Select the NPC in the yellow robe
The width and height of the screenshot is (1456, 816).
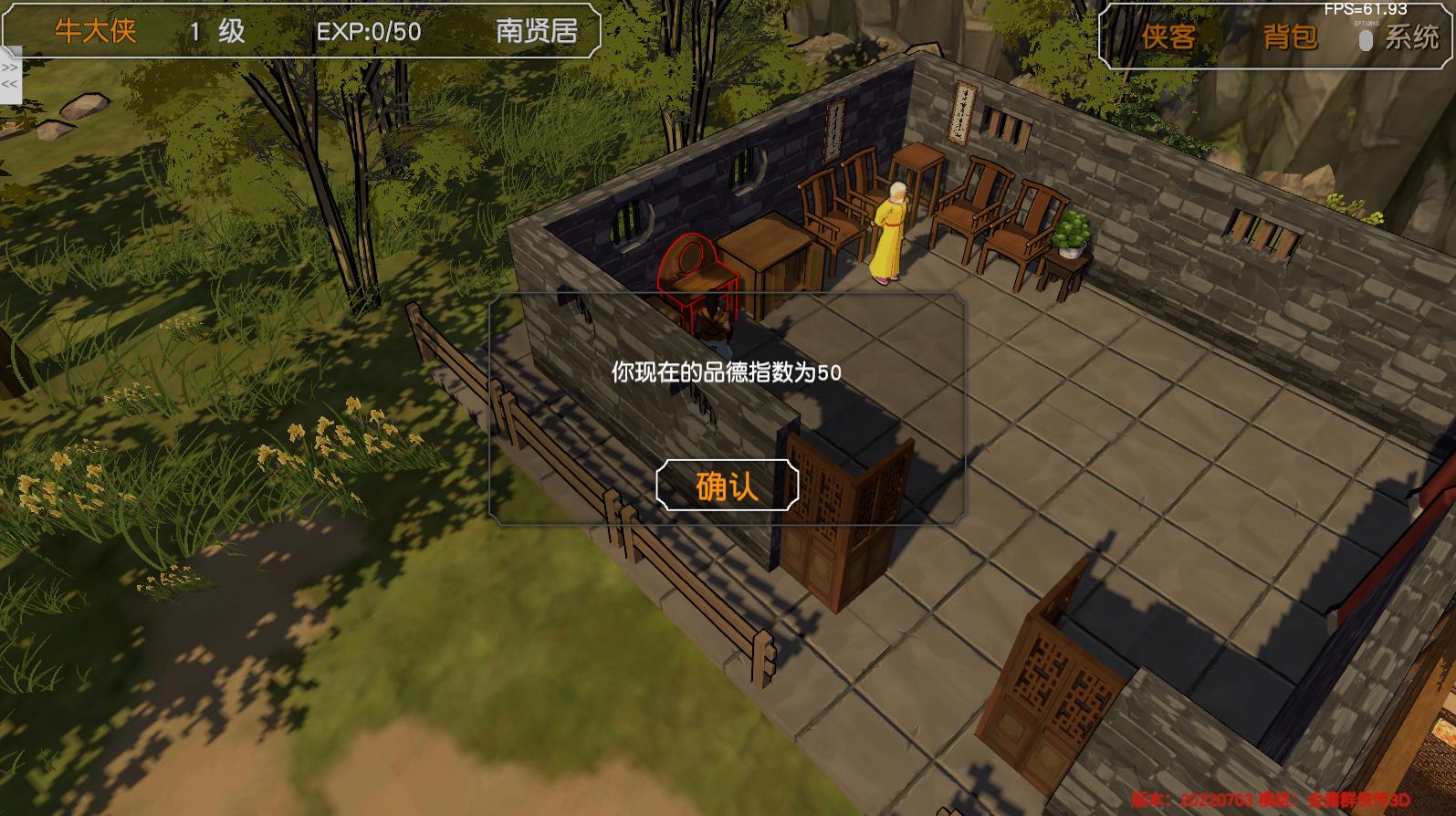[890, 228]
